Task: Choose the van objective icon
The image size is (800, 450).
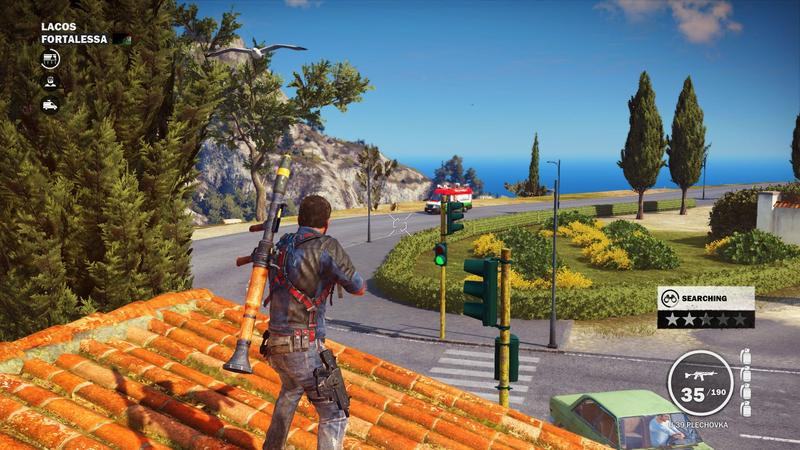Action: pyautogui.click(x=50, y=104)
